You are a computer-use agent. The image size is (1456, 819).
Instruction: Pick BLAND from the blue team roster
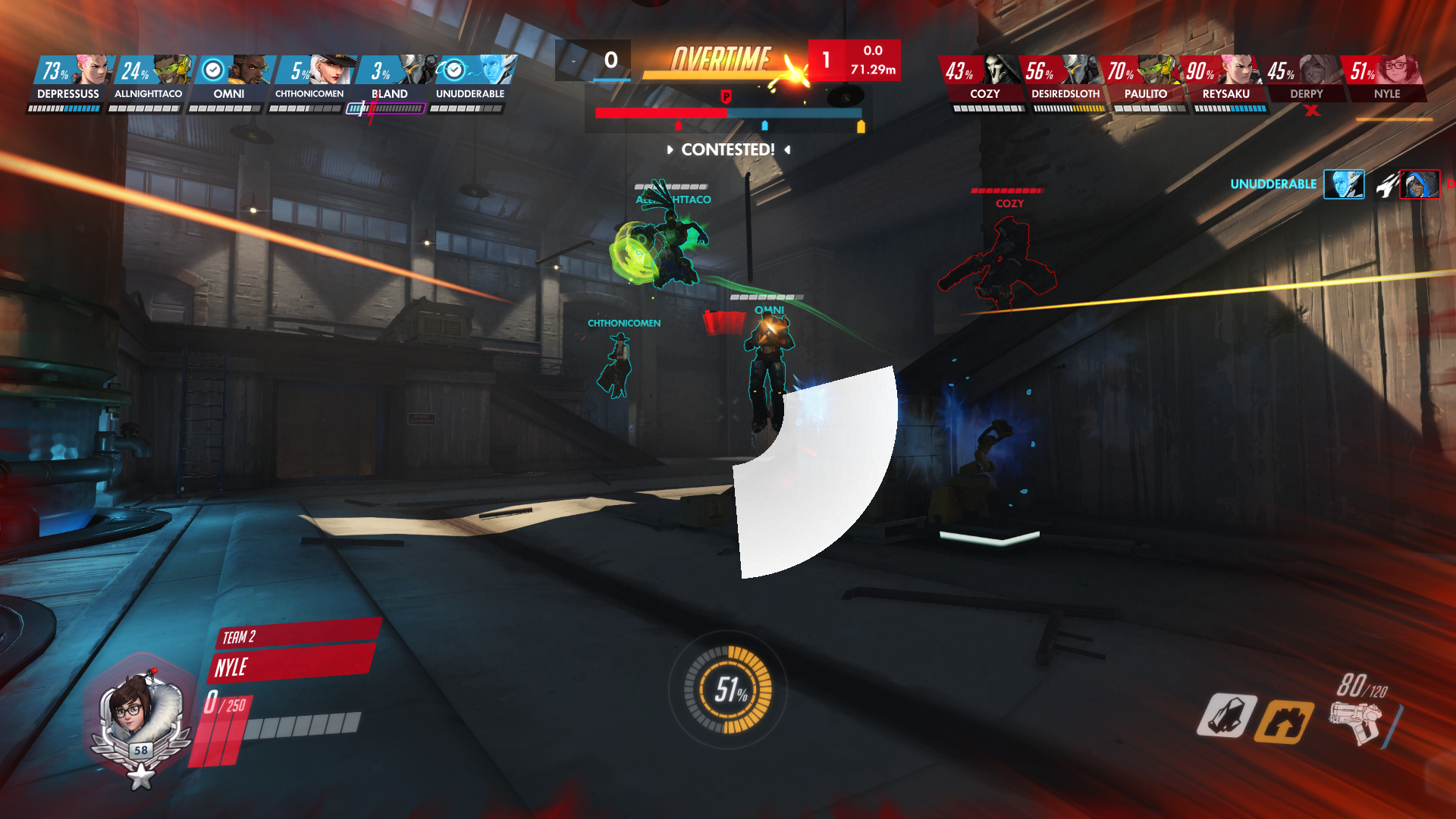[x=390, y=80]
